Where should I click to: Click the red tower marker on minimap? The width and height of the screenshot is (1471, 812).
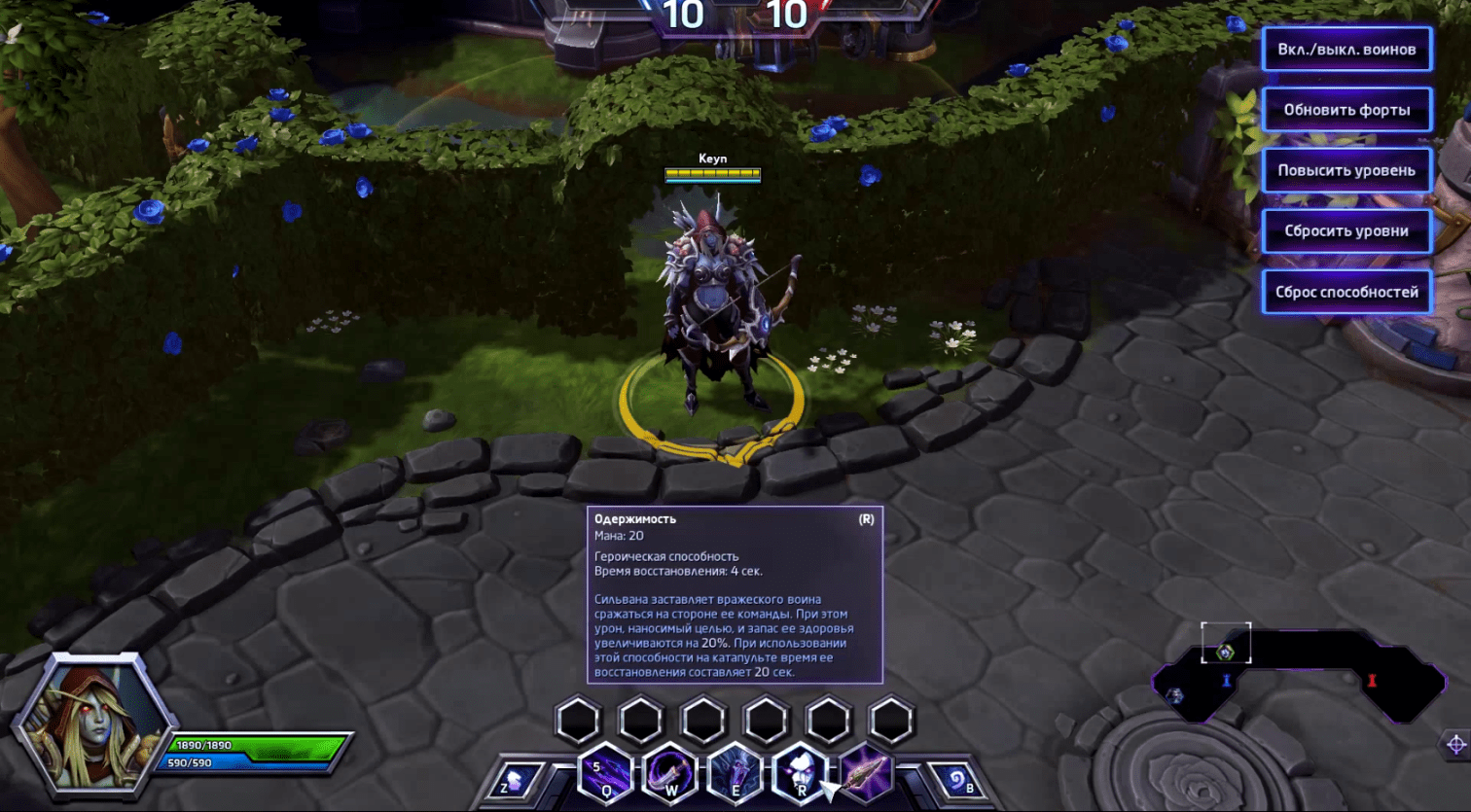[x=1372, y=681]
